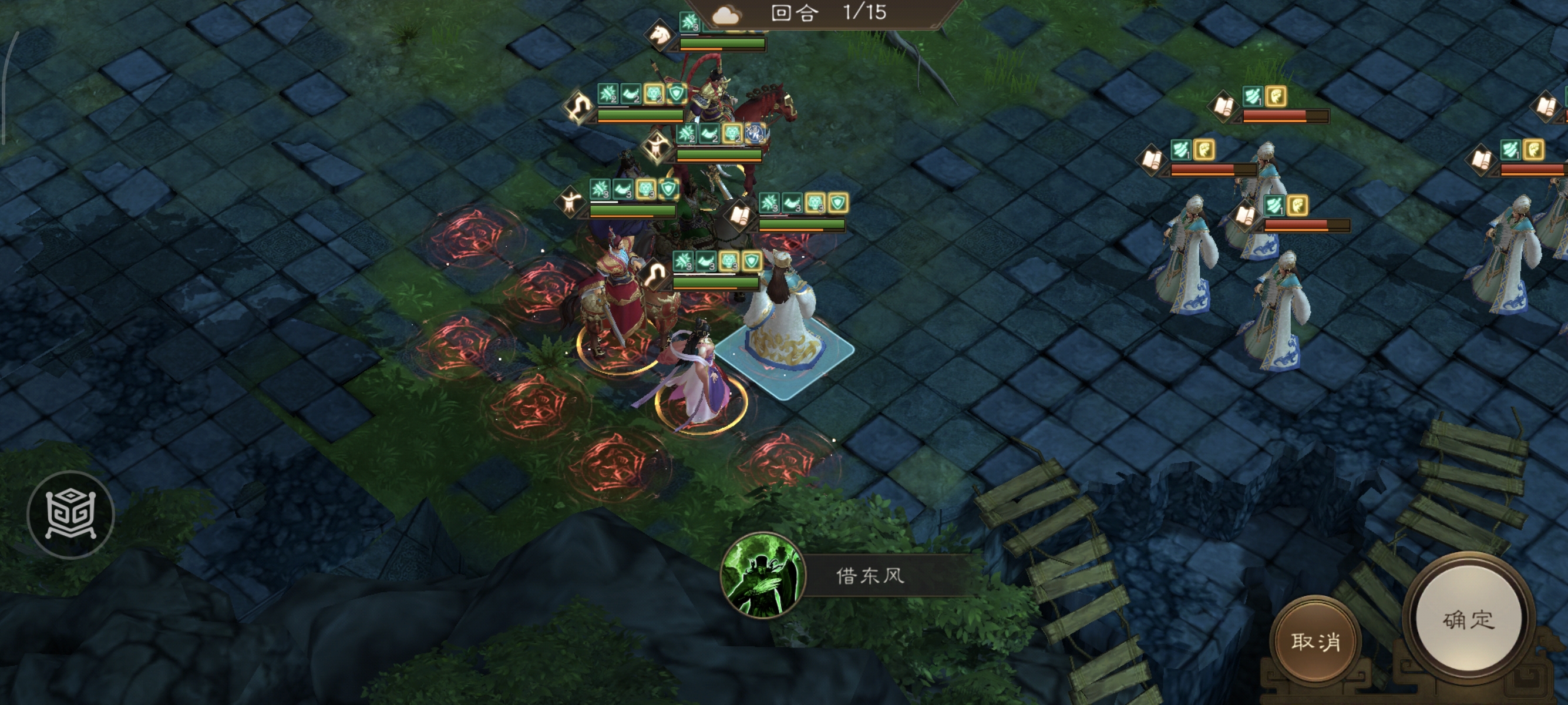Tap the lightning x3 buff icon on the mounted general
1568x705 pixels.
(755, 135)
